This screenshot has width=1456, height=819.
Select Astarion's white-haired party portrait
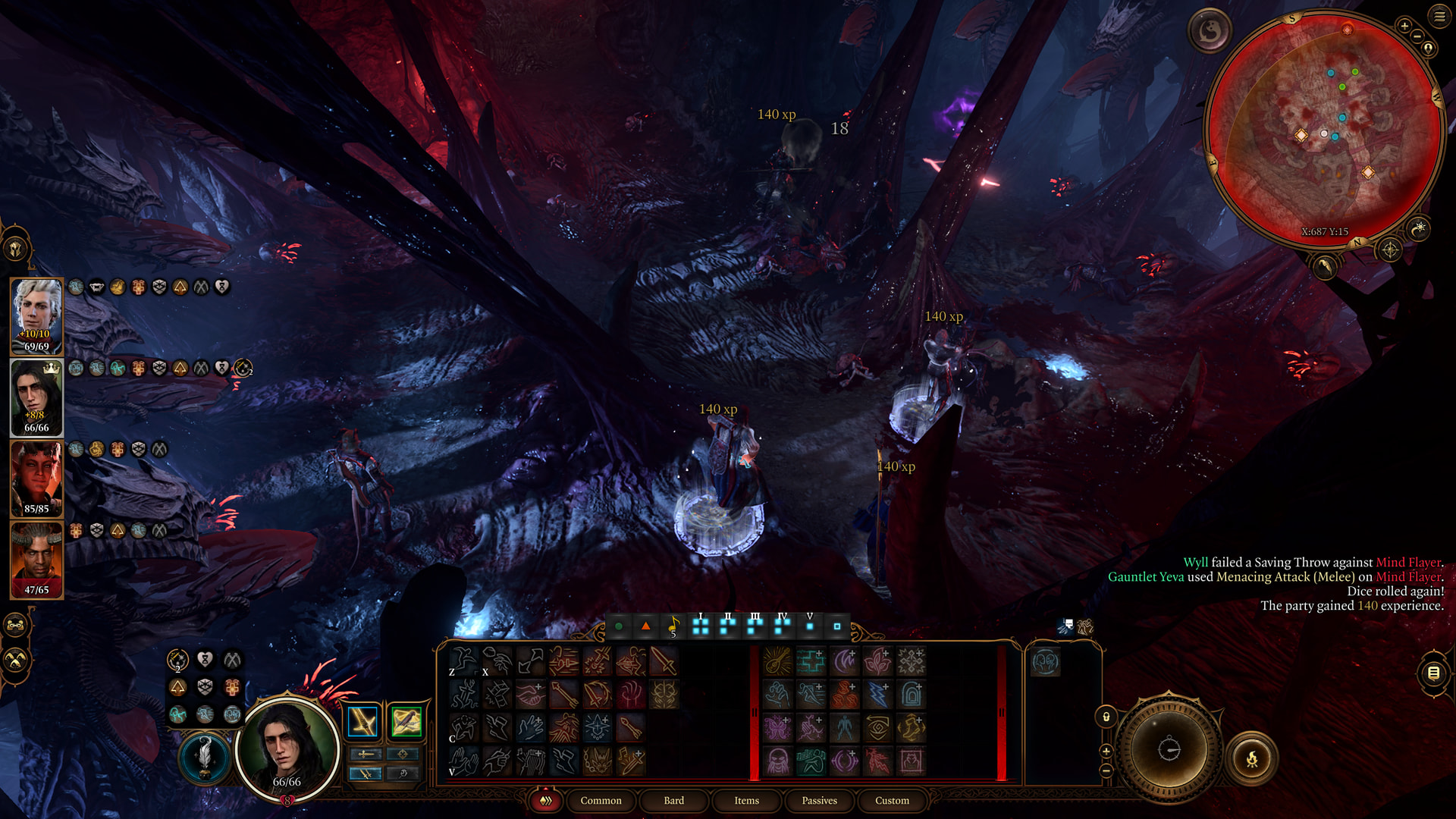coord(36,316)
